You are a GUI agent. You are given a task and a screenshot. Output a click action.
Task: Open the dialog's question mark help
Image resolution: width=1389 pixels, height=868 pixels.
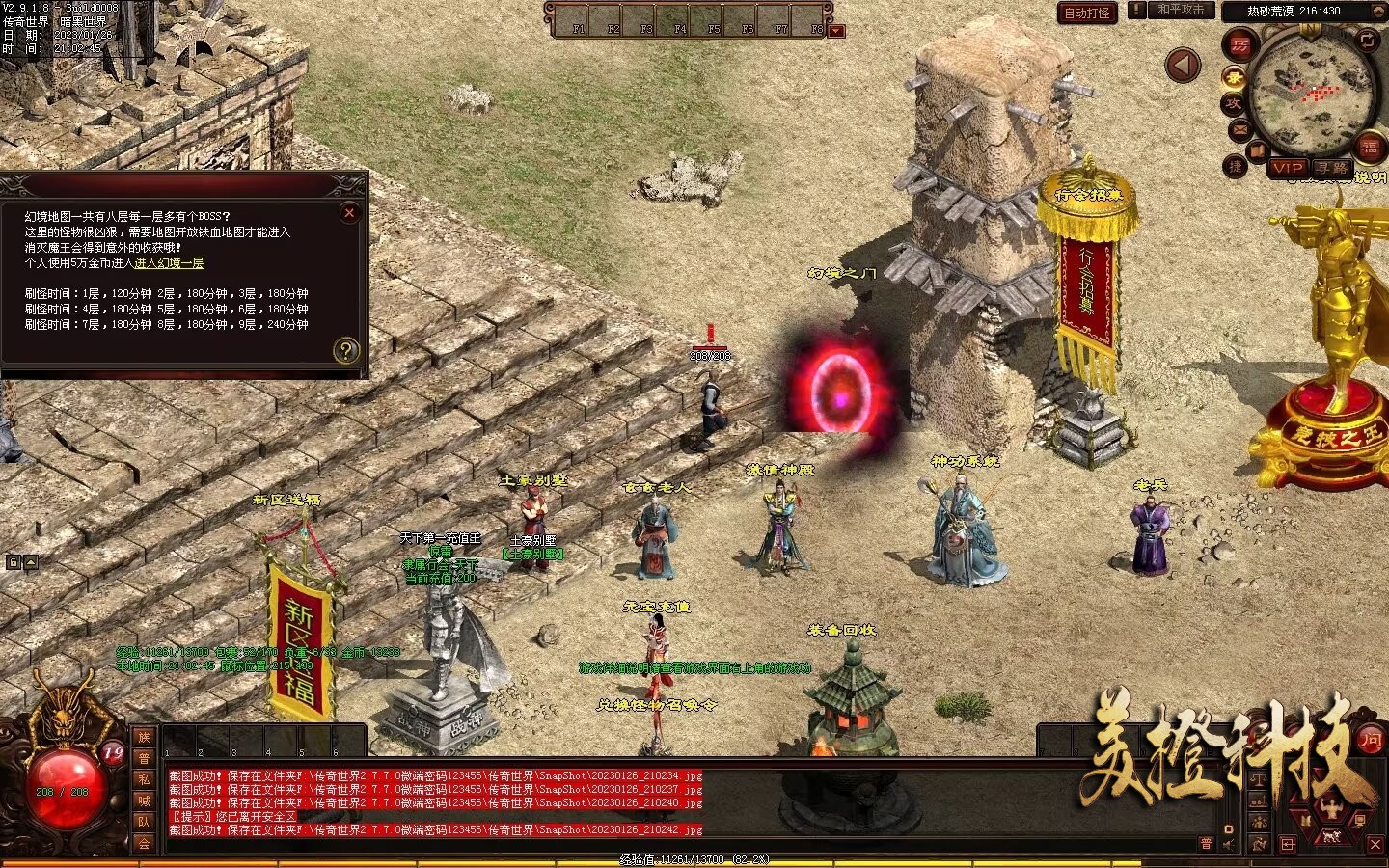tap(345, 350)
